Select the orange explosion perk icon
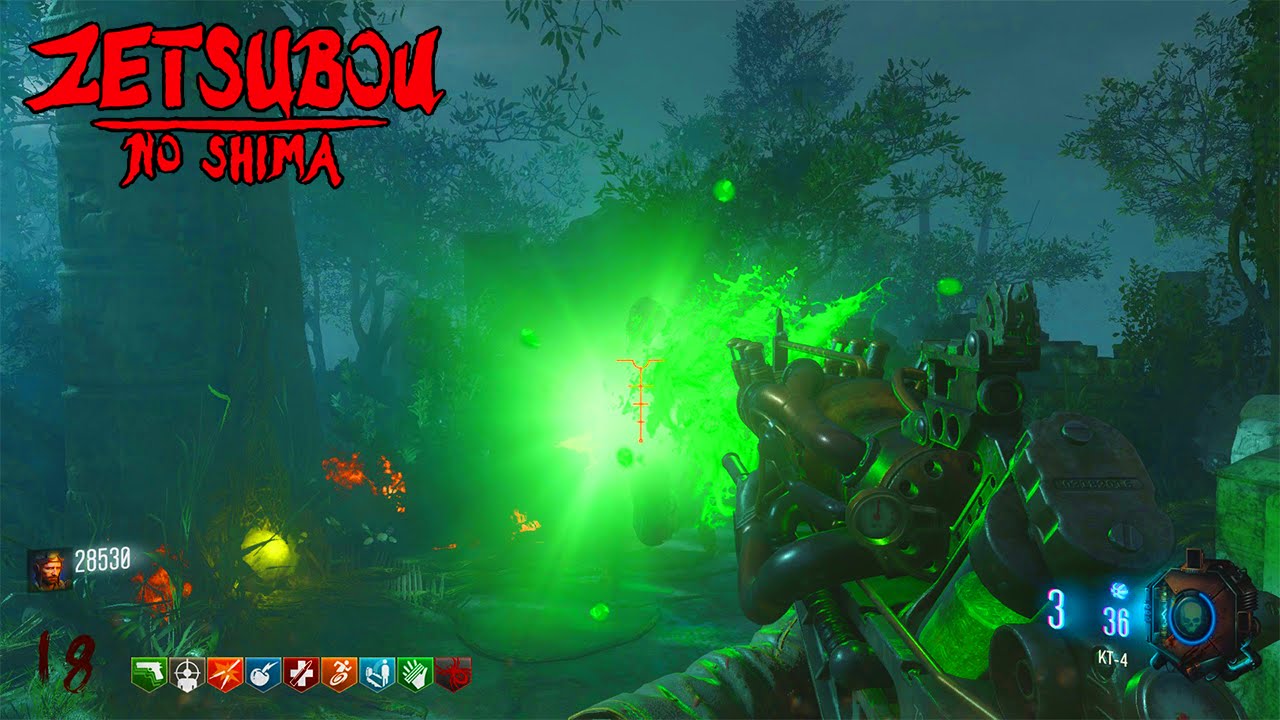 coord(224,670)
